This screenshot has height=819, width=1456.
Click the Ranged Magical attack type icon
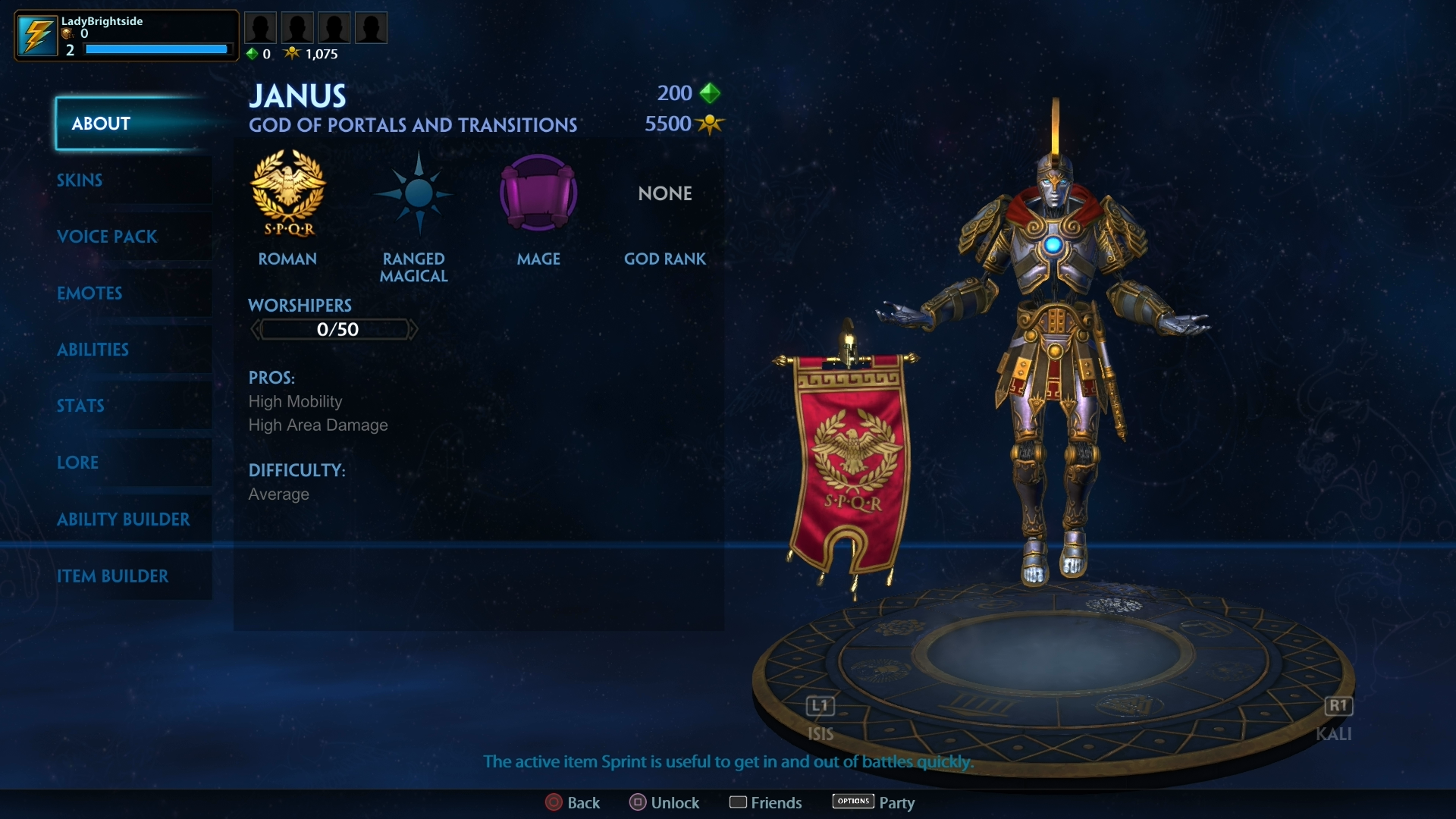(414, 193)
